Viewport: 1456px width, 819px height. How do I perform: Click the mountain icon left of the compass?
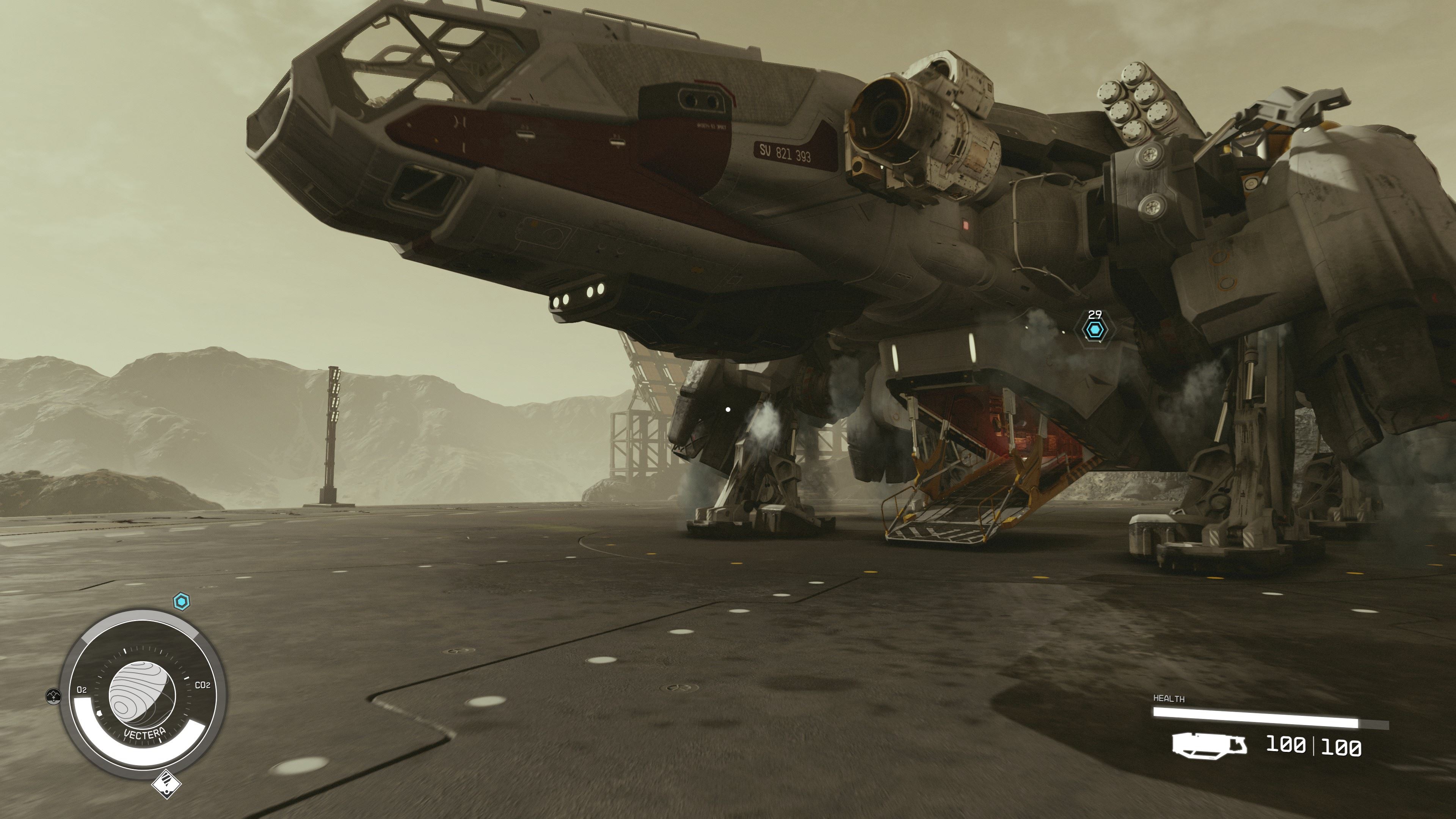tap(53, 696)
